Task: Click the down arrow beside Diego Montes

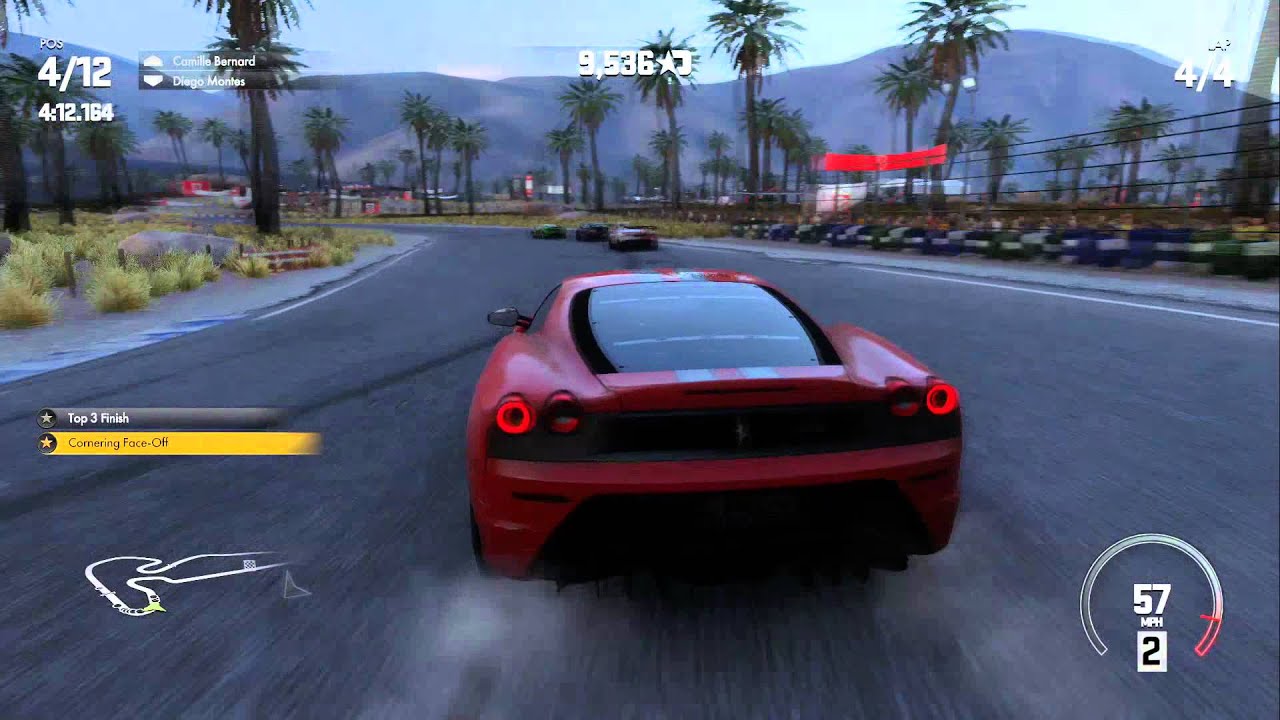Action: click(155, 80)
